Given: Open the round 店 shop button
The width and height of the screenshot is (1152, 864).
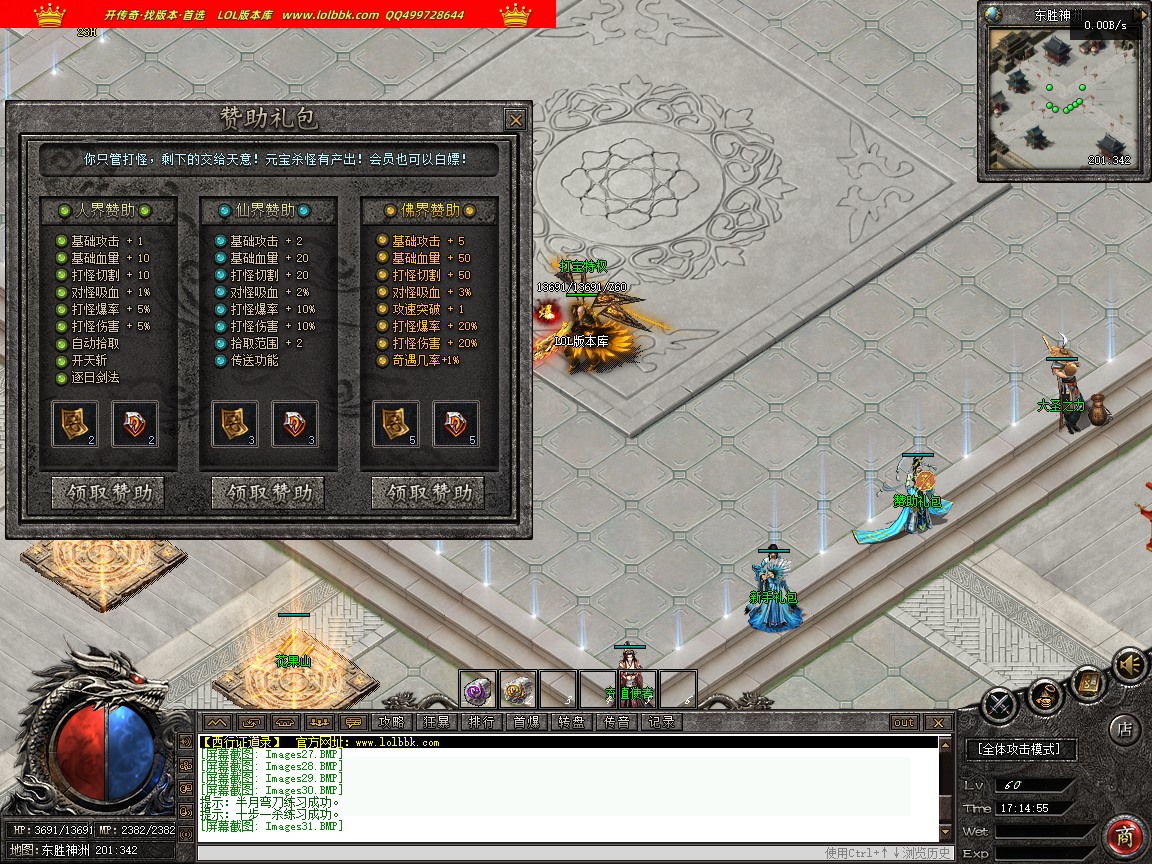Looking at the screenshot, I should click(x=1125, y=729).
